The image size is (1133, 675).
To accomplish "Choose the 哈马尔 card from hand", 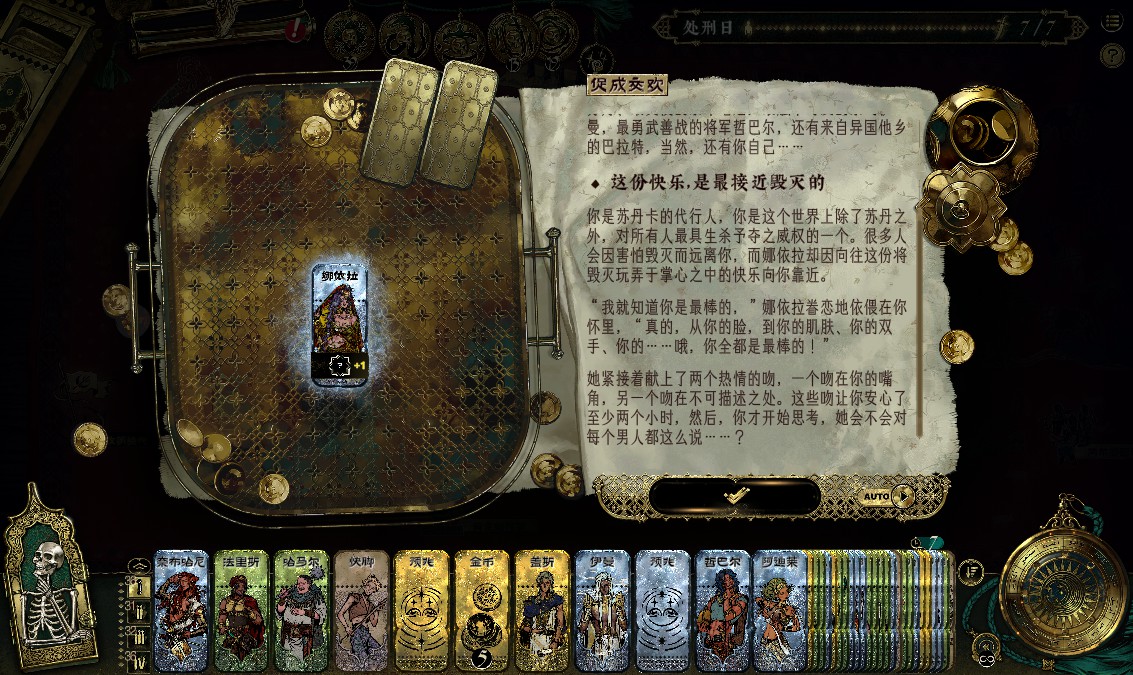I will (x=302, y=610).
